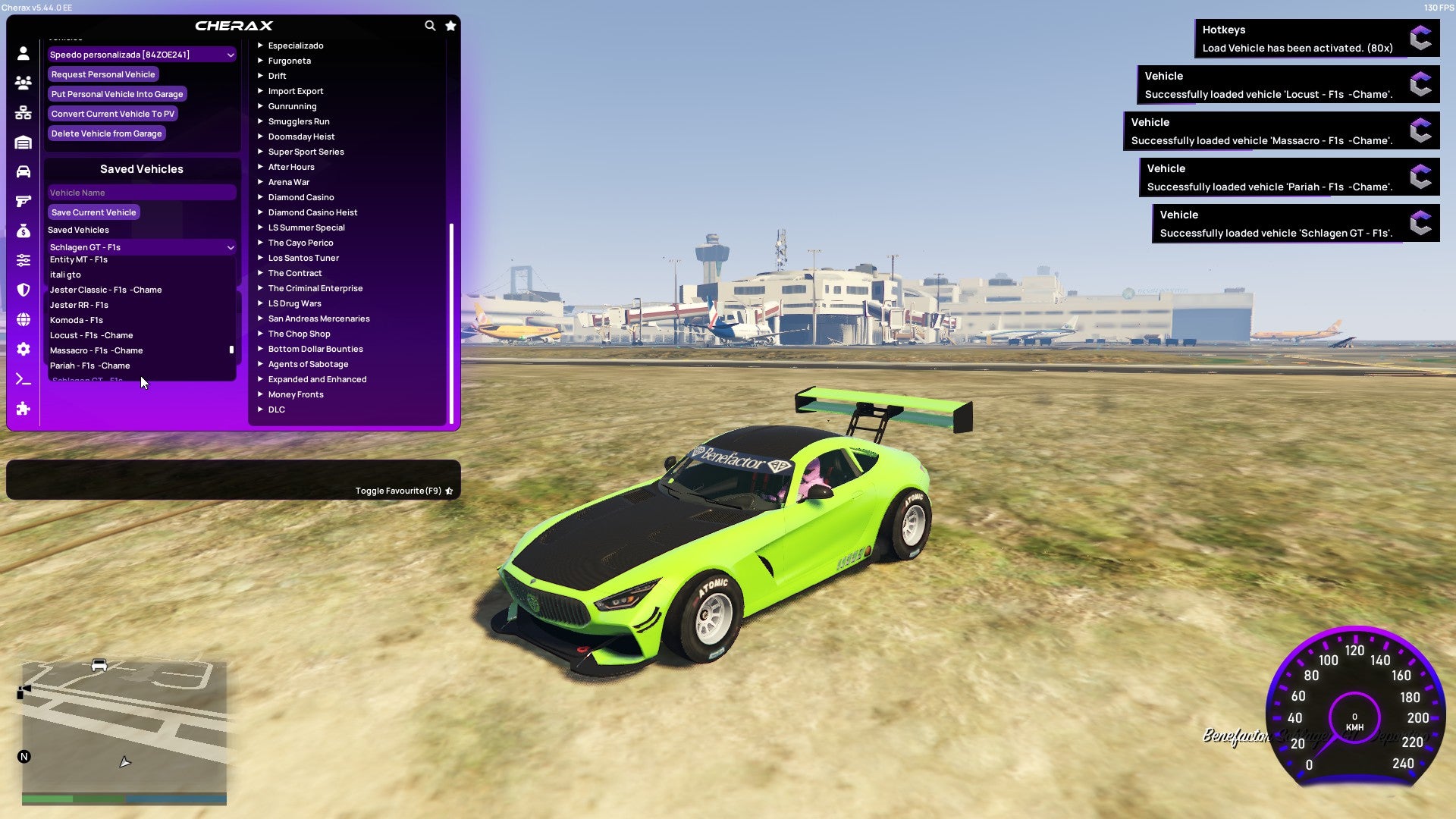Expand the Schlagen GT - F1s dropdown
This screenshot has height=819, width=1456.
(141, 247)
